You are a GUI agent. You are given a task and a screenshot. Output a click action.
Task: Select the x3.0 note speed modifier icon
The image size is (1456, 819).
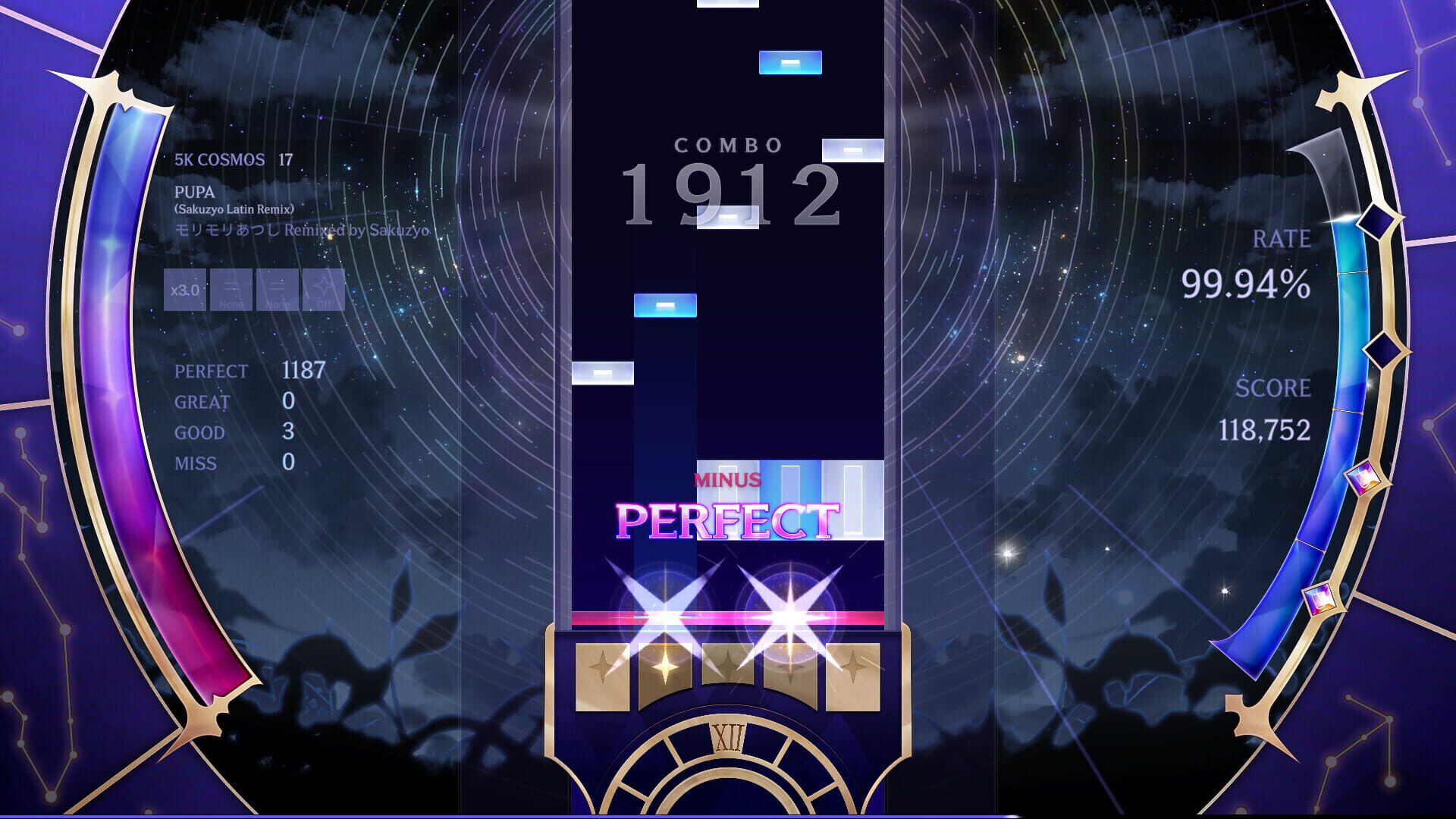(185, 289)
